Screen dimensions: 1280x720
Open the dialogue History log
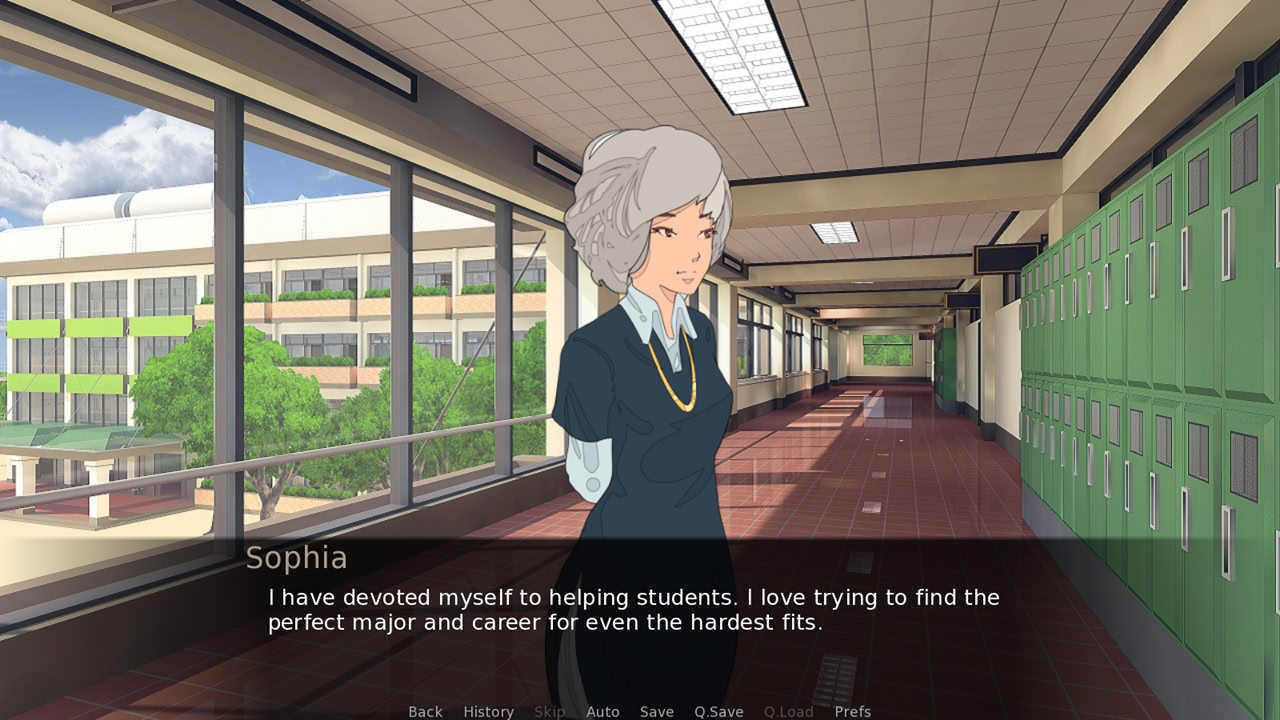pyautogui.click(x=488, y=711)
